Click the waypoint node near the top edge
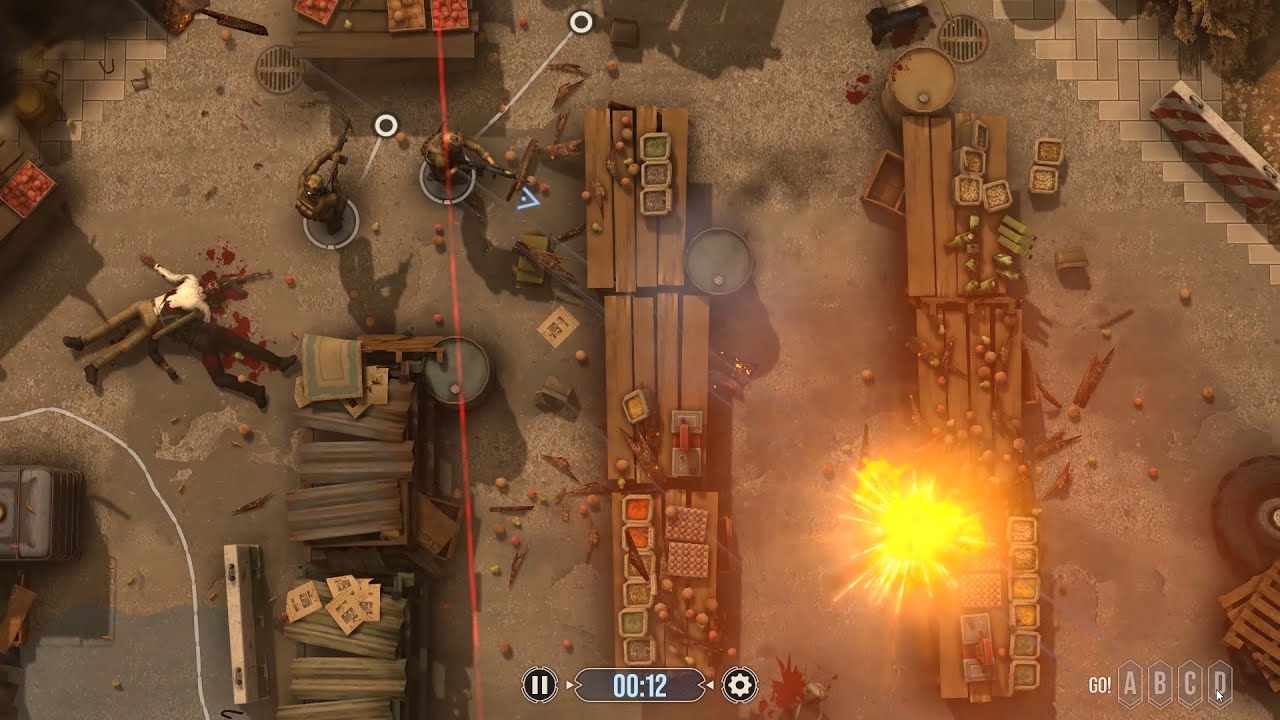 [581, 21]
